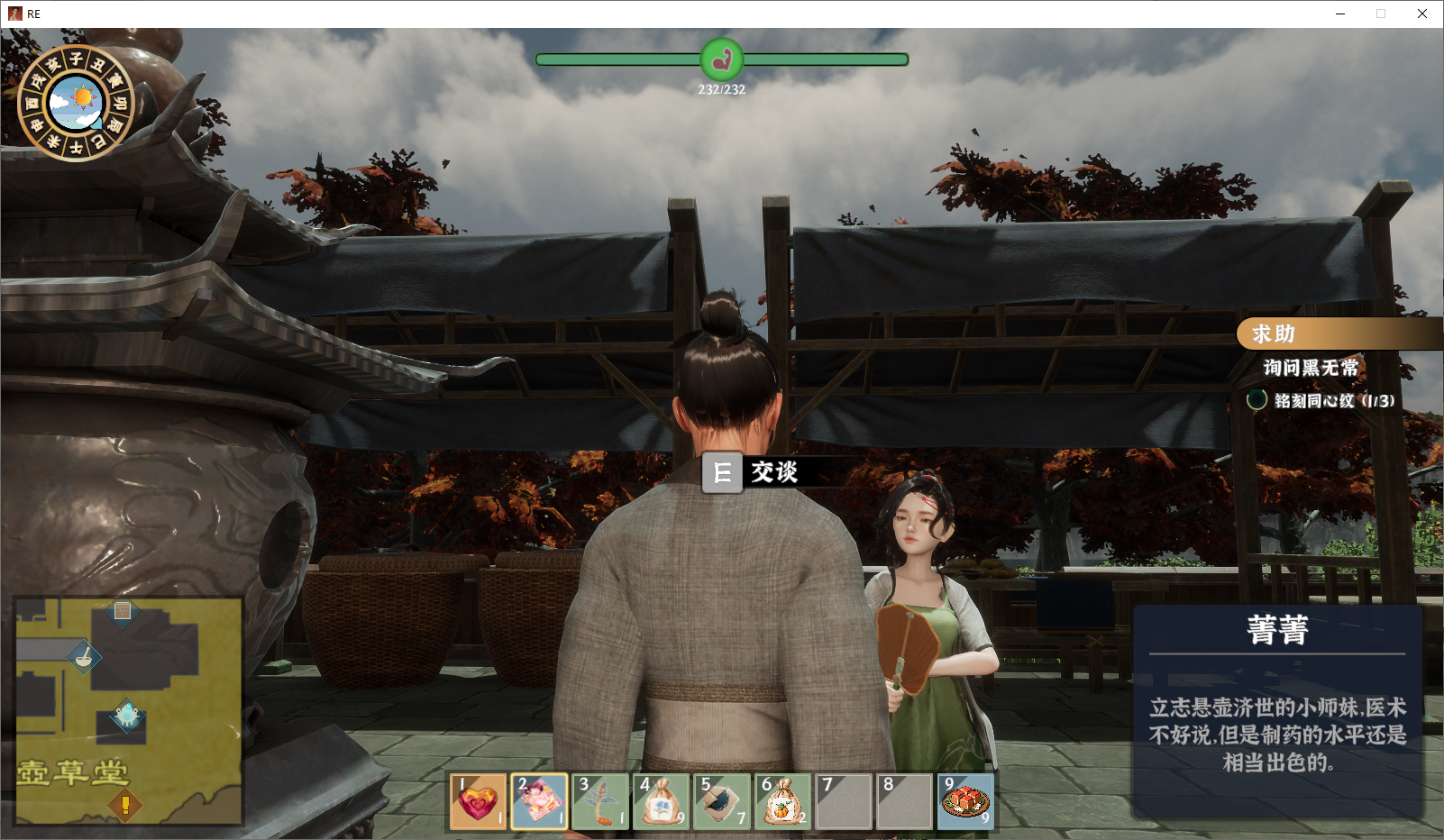Click the 菁菁 character info panel
The width and height of the screenshot is (1444, 840).
1277,710
